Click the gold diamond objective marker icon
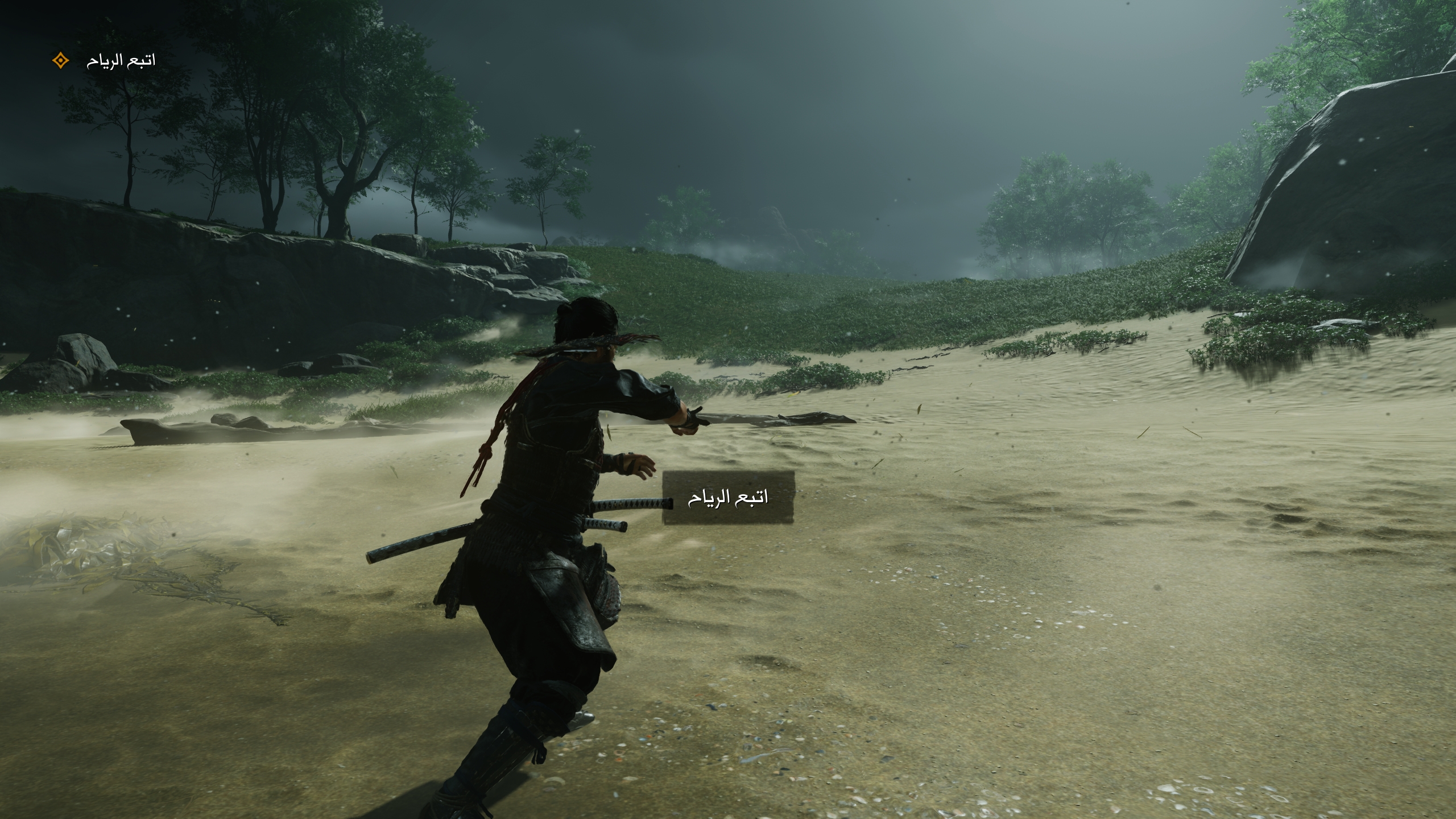 point(60,60)
